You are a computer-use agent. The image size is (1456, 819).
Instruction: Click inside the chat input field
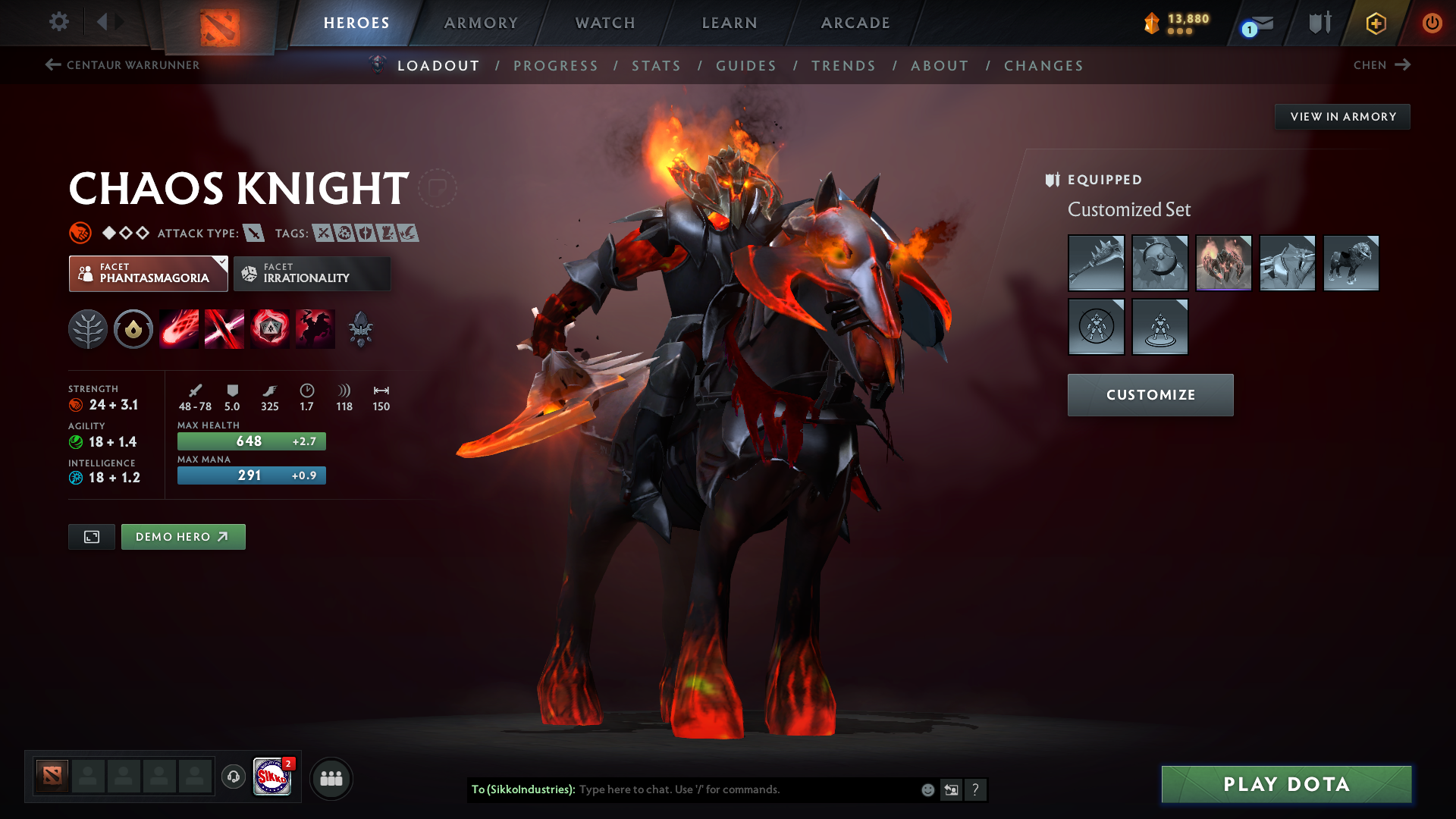pos(720,789)
